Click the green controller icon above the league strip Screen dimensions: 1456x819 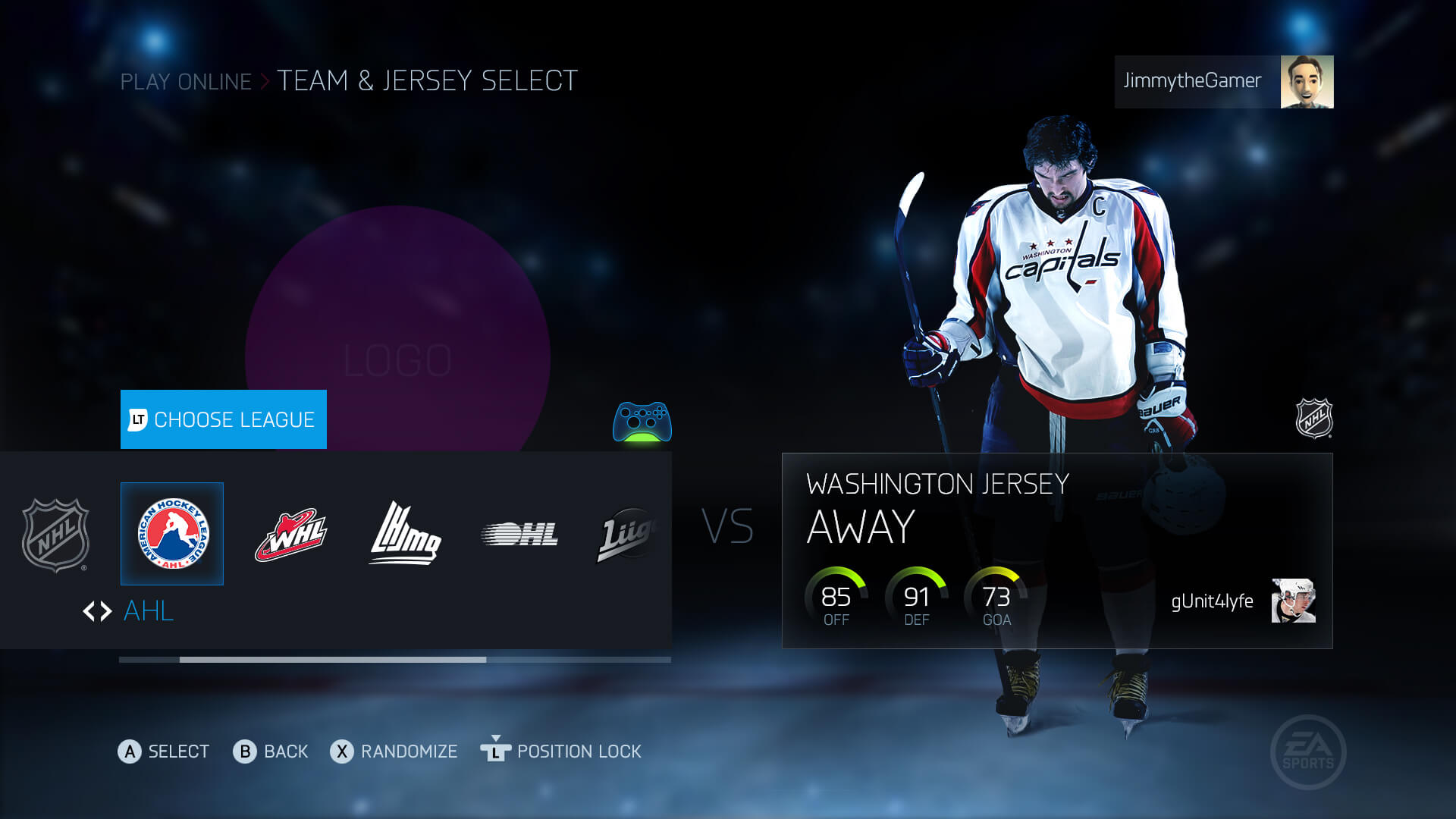(x=641, y=422)
